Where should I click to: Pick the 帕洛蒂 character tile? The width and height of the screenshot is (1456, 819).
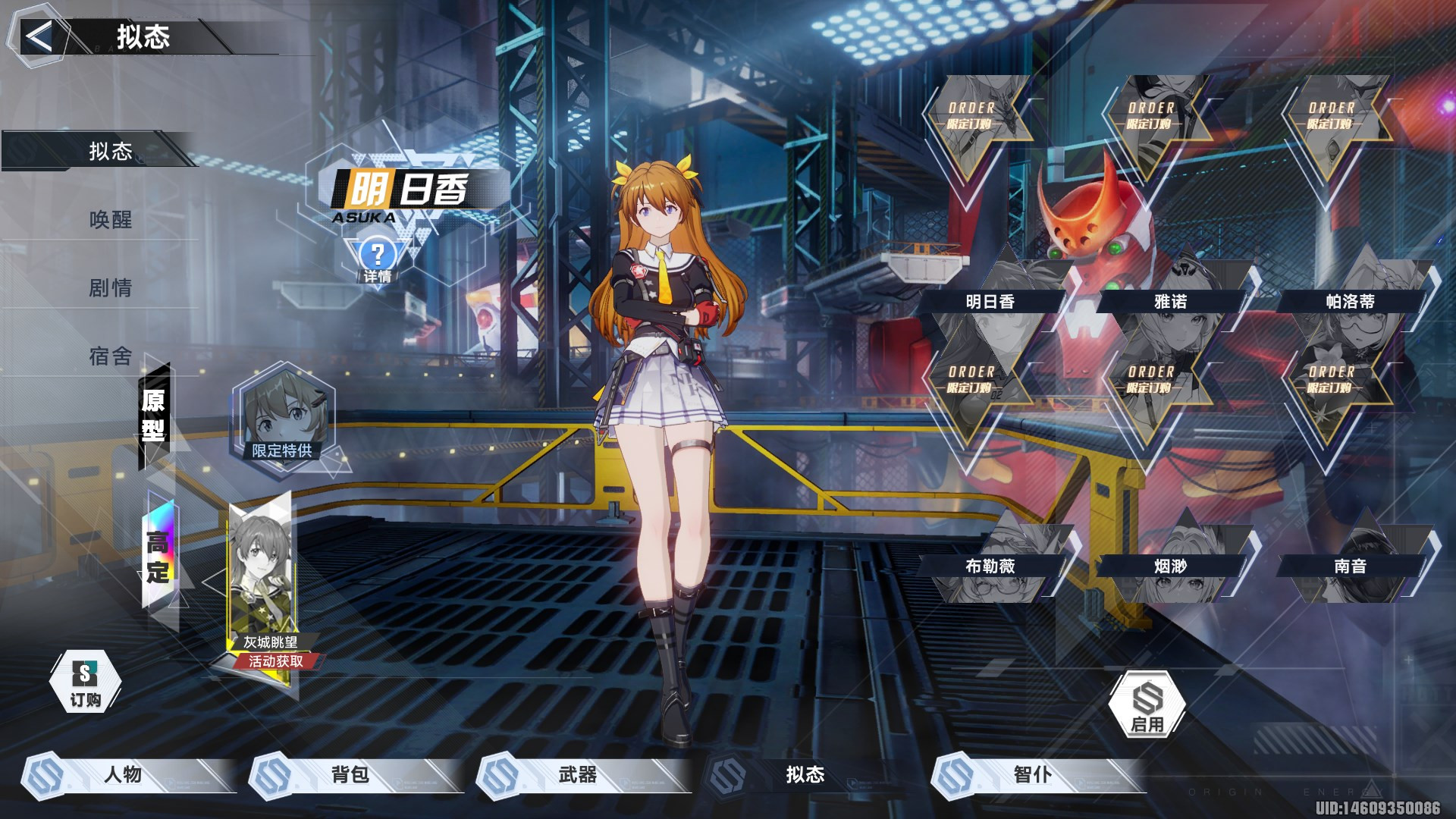(1351, 300)
